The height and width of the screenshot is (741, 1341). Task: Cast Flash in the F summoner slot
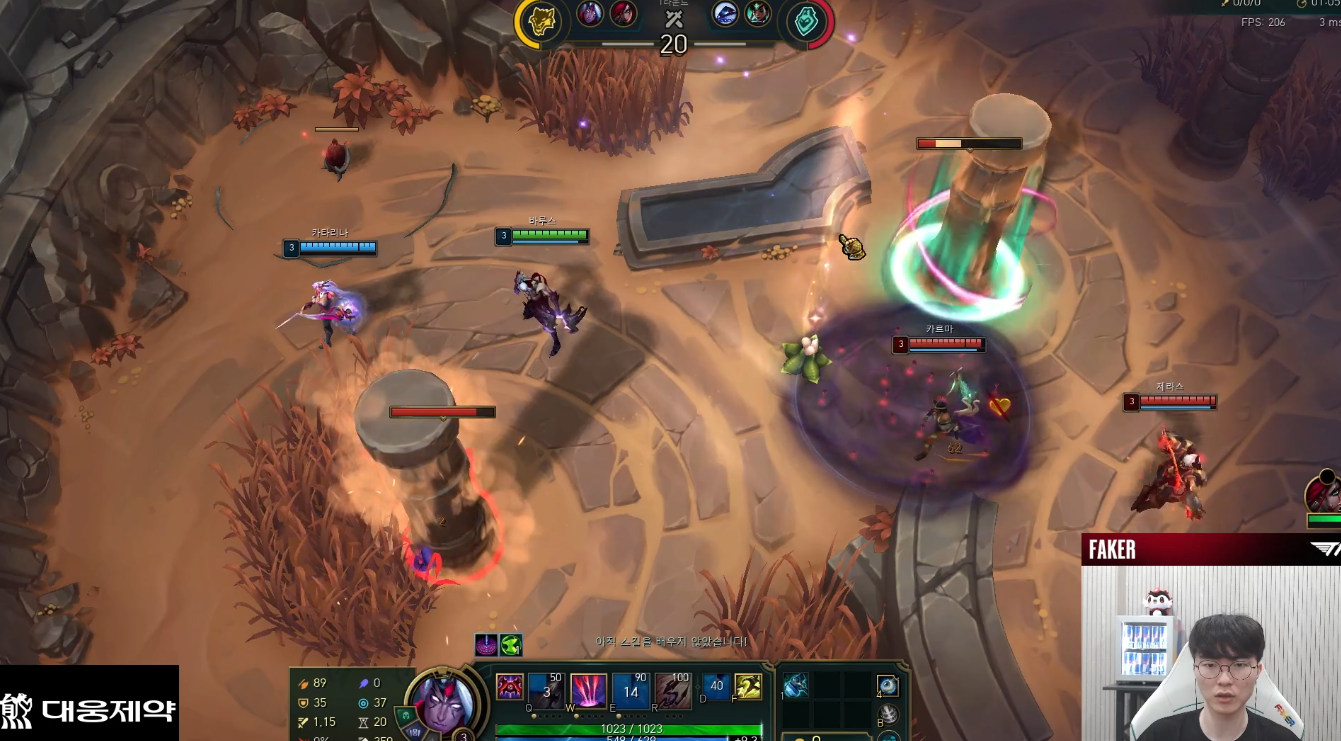(750, 688)
